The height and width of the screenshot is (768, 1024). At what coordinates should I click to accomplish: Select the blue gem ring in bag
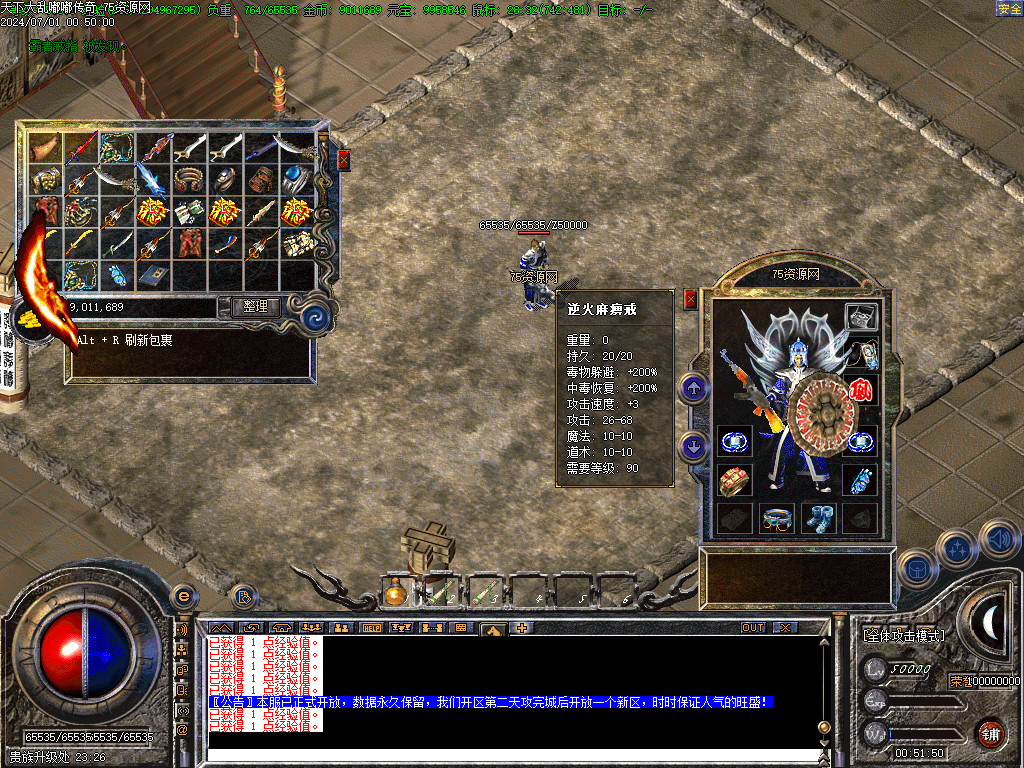tap(297, 179)
